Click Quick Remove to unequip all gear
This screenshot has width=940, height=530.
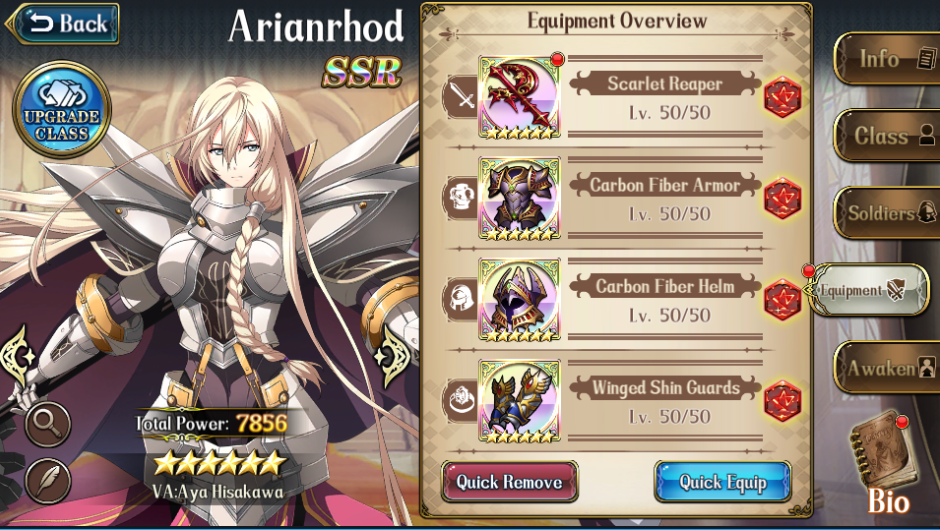pyautogui.click(x=510, y=482)
